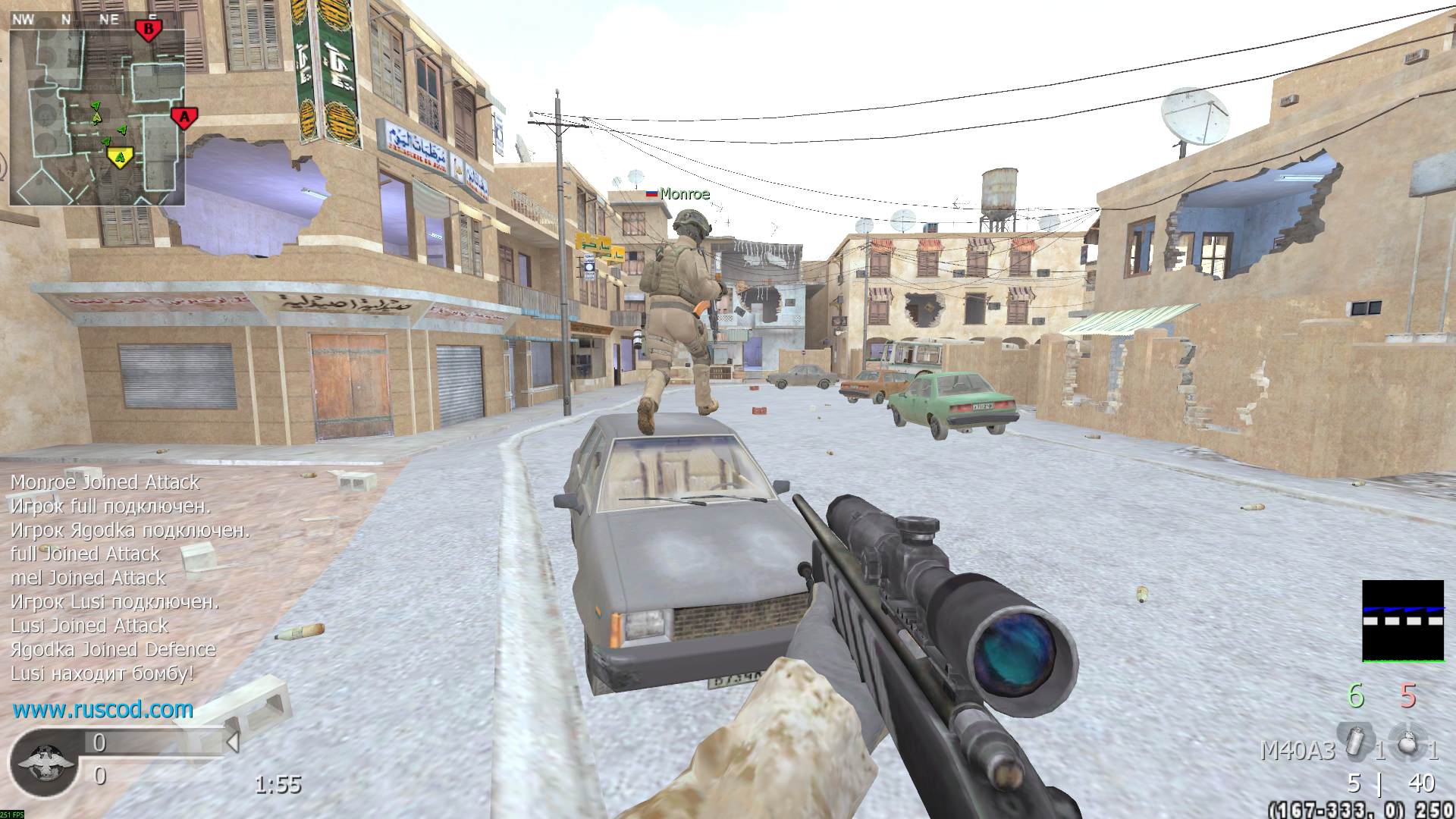This screenshot has width=1456, height=819.
Task: Select the frag grenade icon
Action: (1408, 741)
